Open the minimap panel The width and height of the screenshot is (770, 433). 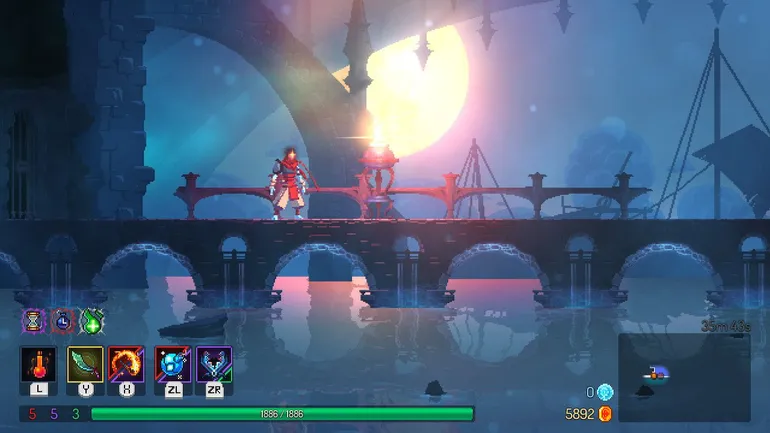pyautogui.click(x=684, y=377)
